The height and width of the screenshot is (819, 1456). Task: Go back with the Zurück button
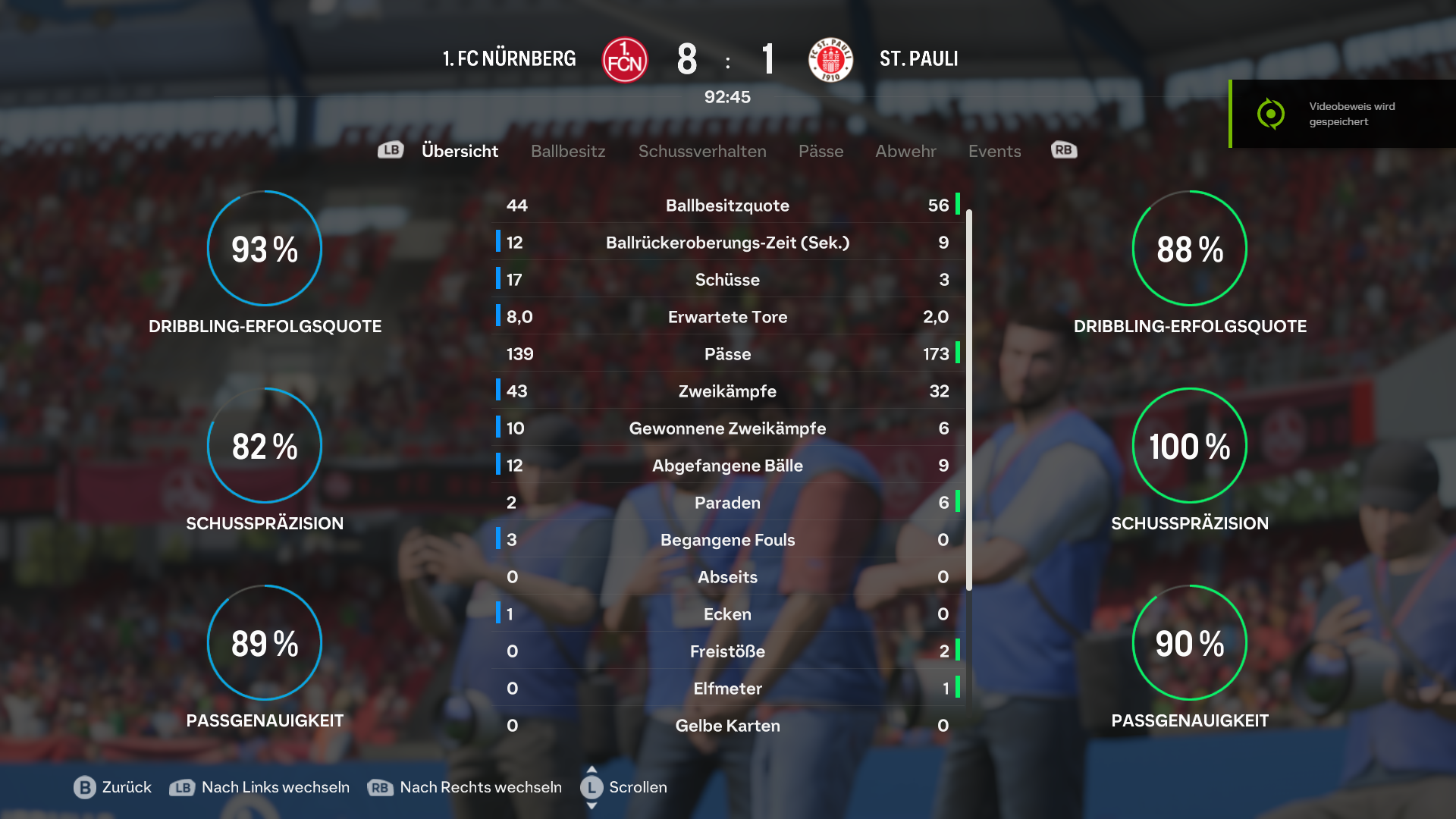(x=113, y=787)
